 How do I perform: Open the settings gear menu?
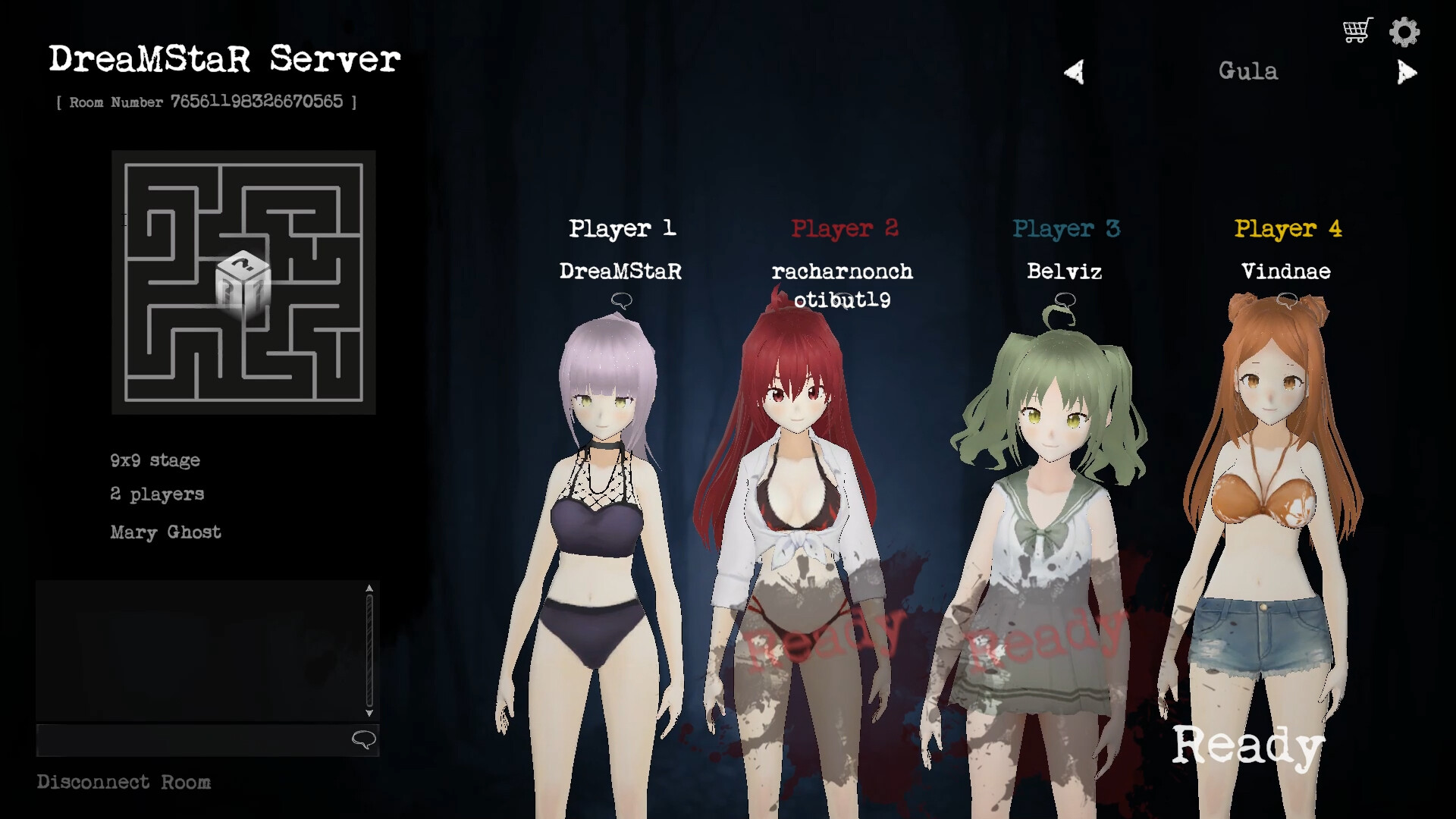(1404, 31)
